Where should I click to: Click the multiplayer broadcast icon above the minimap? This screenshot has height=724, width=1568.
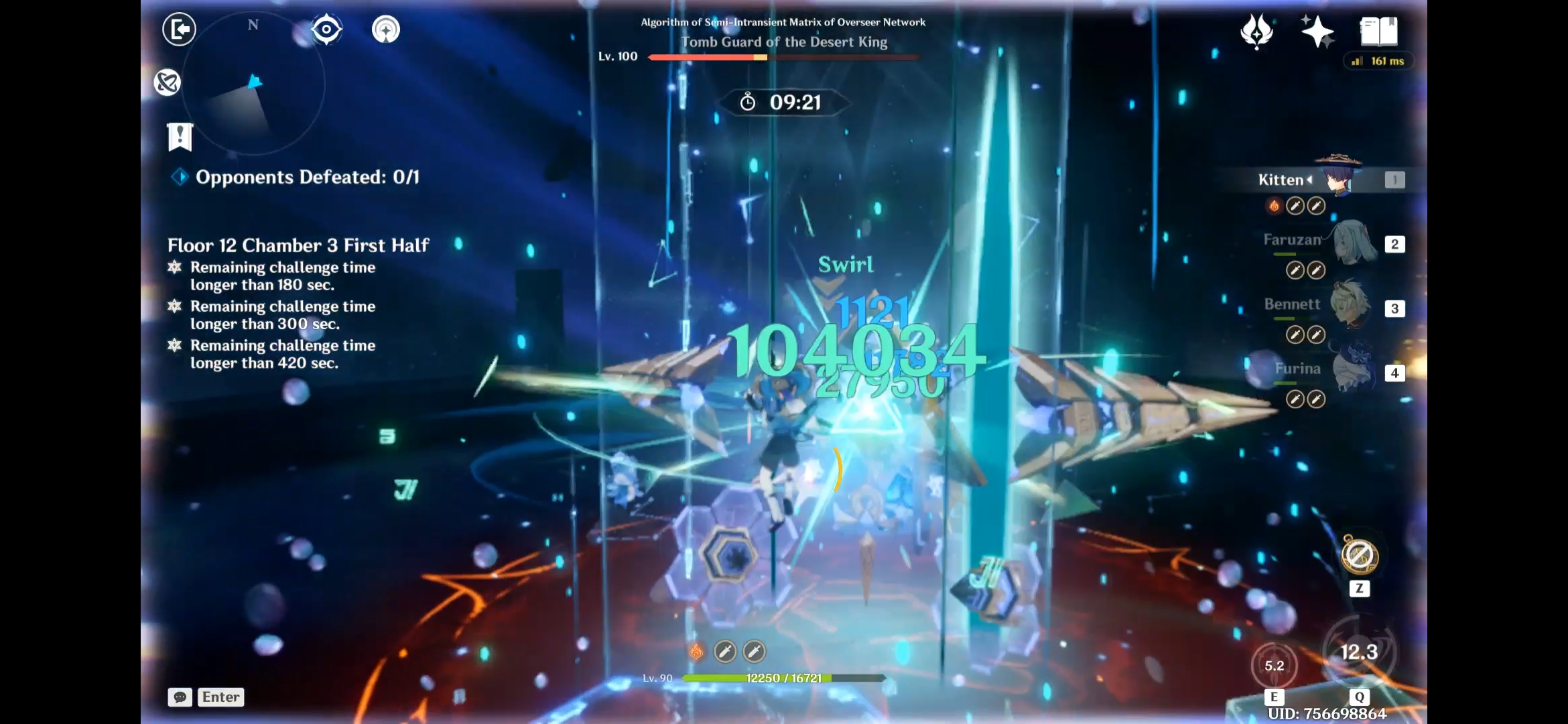pos(386,29)
